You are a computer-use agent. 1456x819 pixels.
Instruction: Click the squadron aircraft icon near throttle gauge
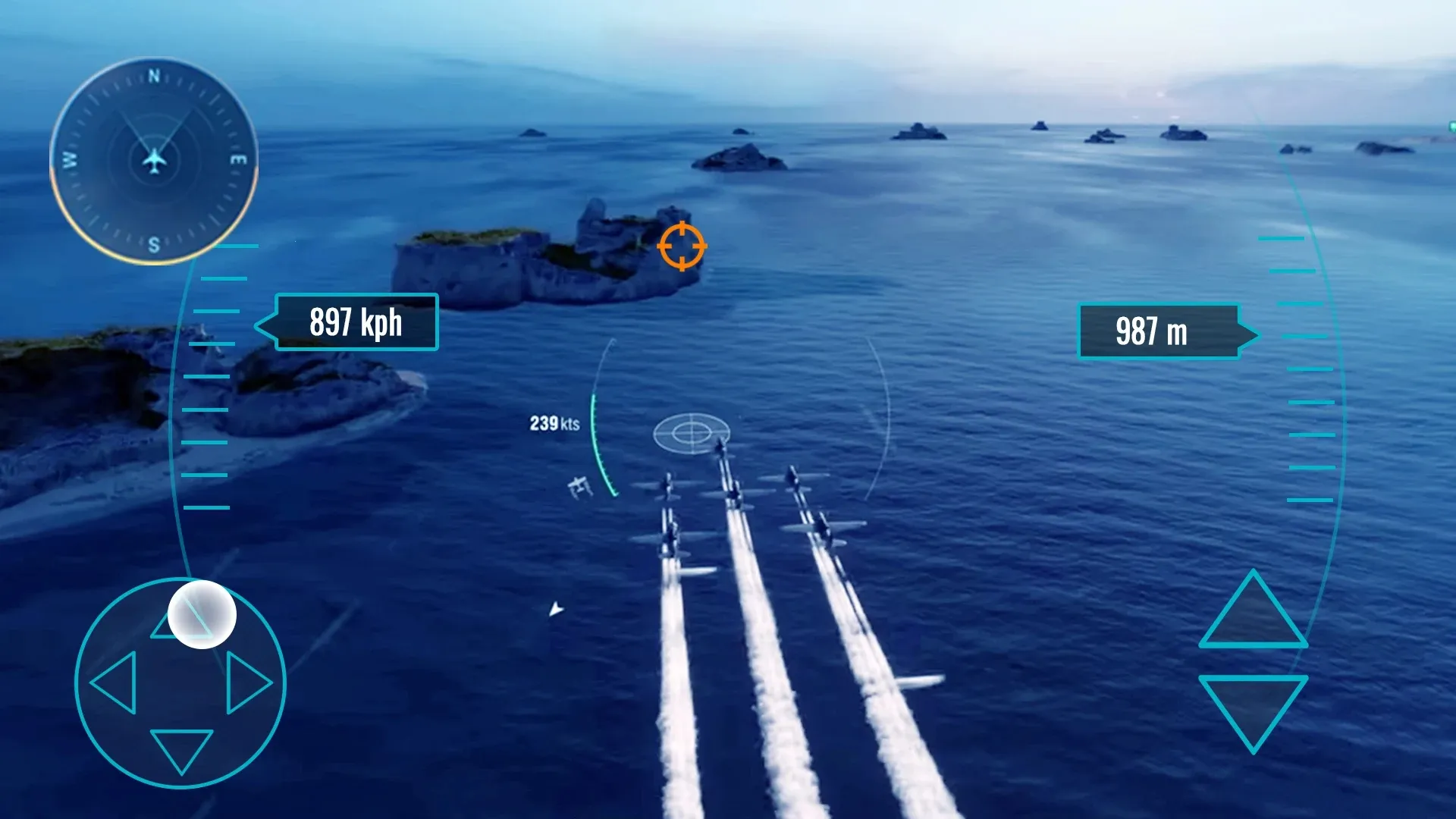[581, 486]
